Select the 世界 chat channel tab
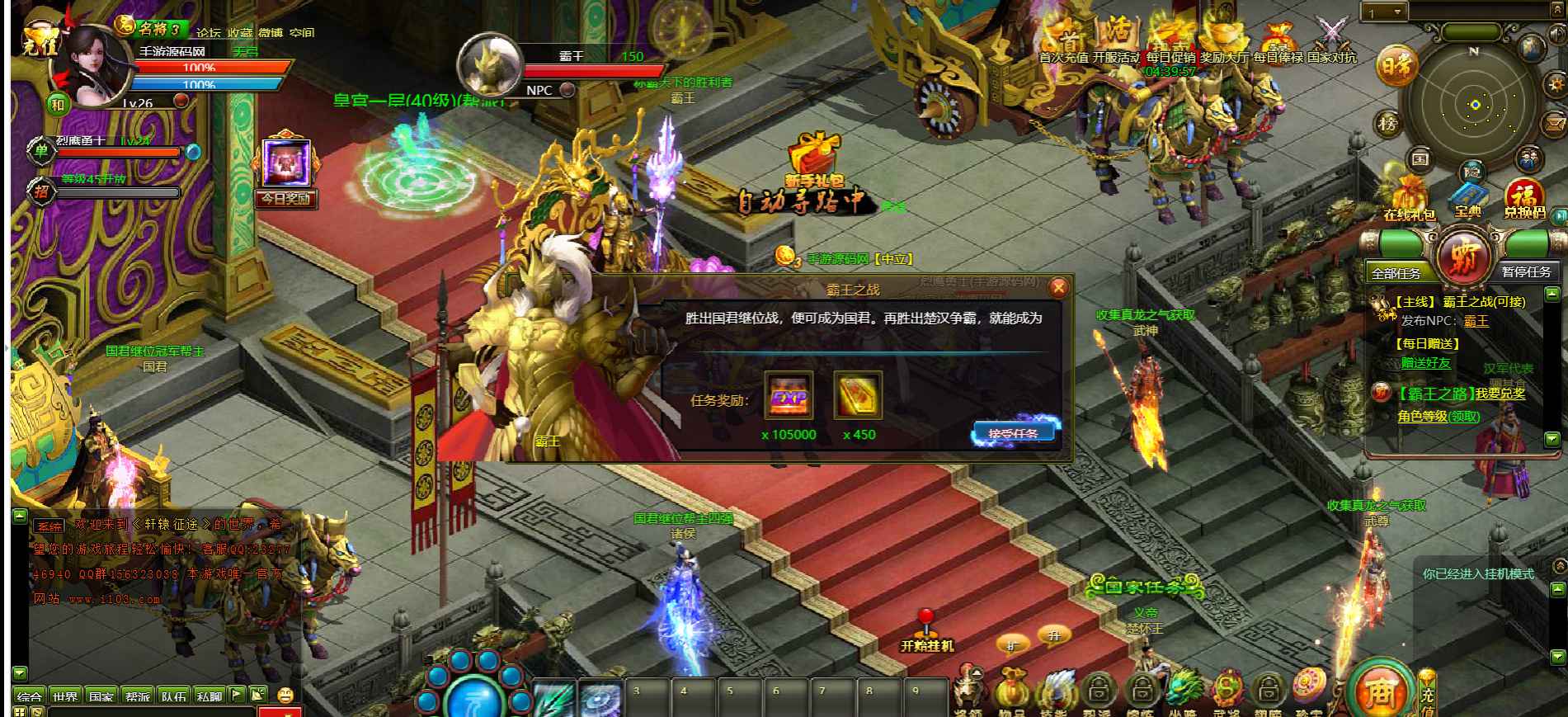The image size is (1568, 717). (65, 696)
